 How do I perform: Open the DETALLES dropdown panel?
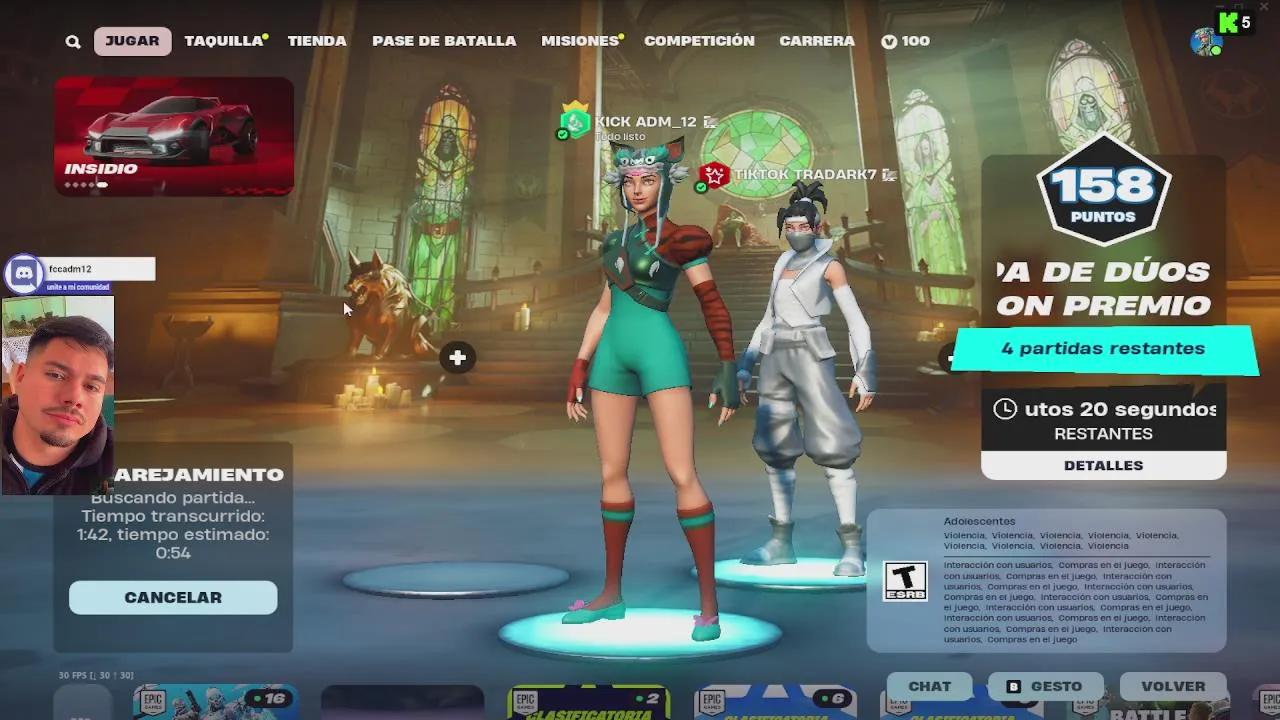click(1103, 464)
